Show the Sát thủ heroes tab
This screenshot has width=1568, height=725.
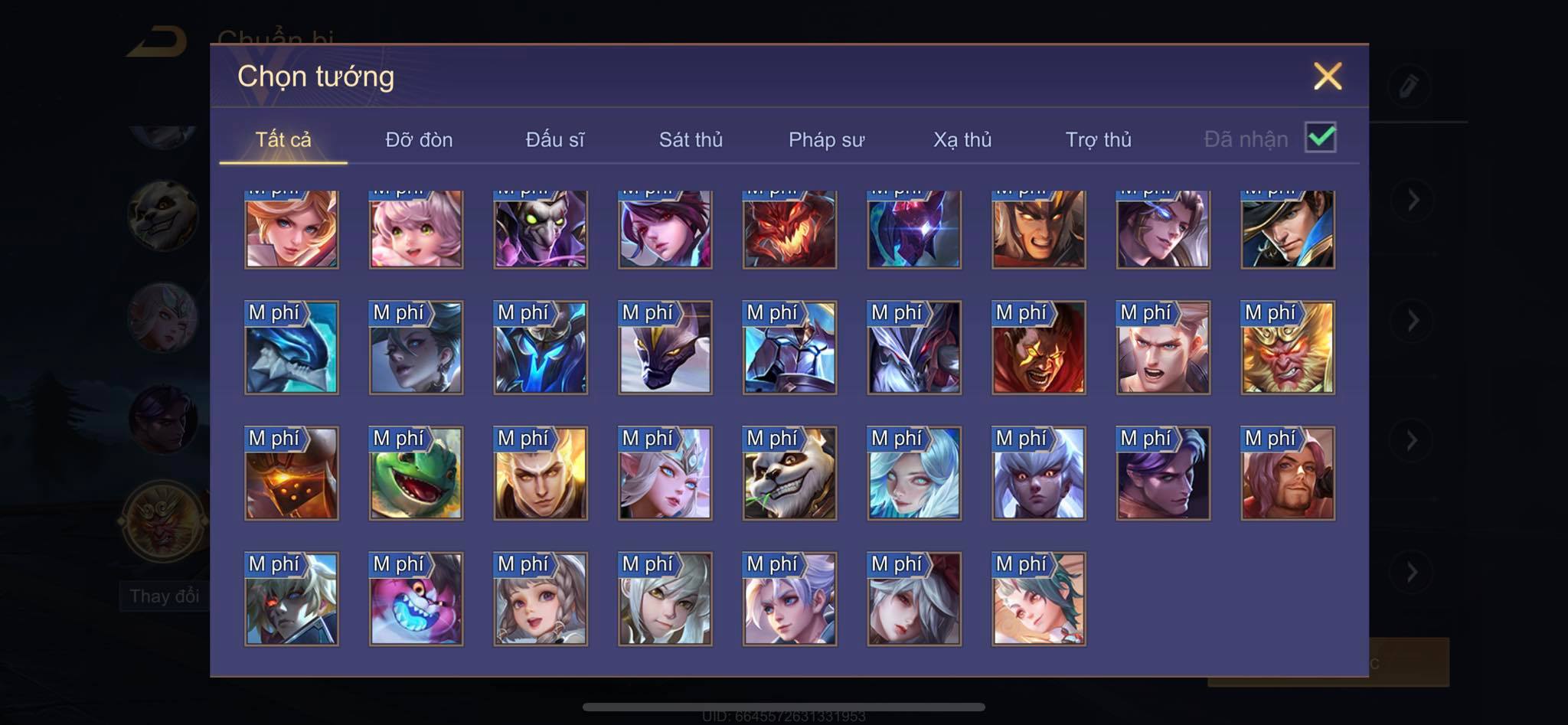(691, 139)
